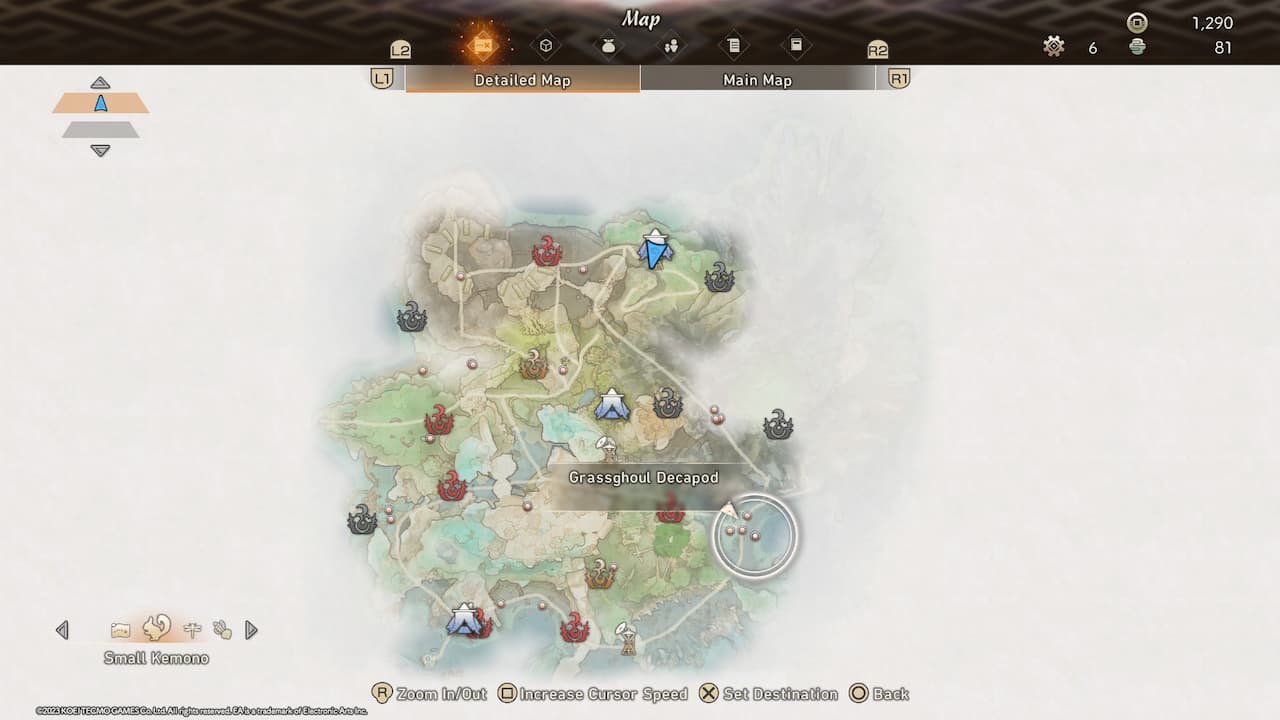Select the Detailed Map tab

(x=522, y=79)
